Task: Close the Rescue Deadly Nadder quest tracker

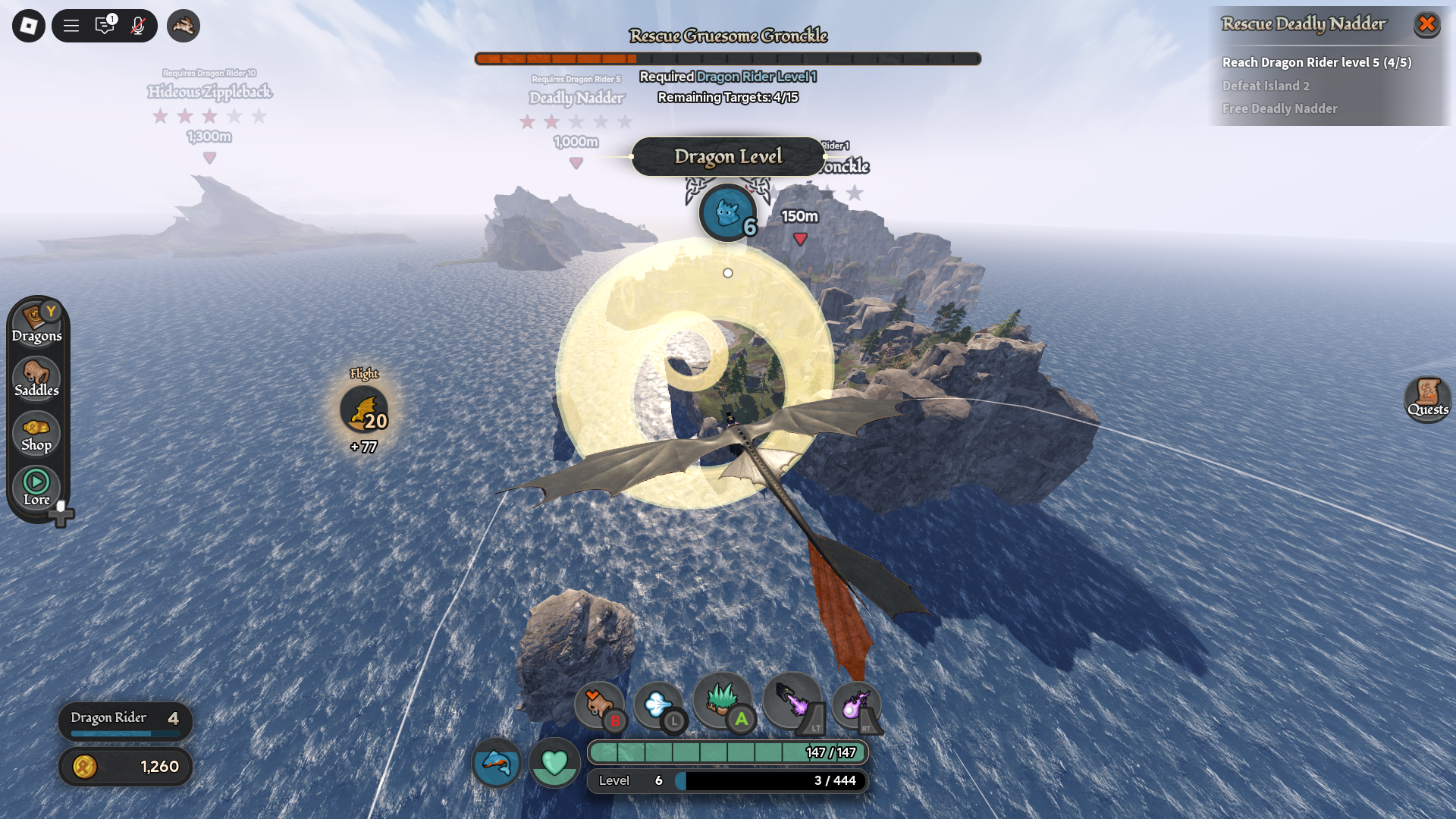Action: point(1426,24)
